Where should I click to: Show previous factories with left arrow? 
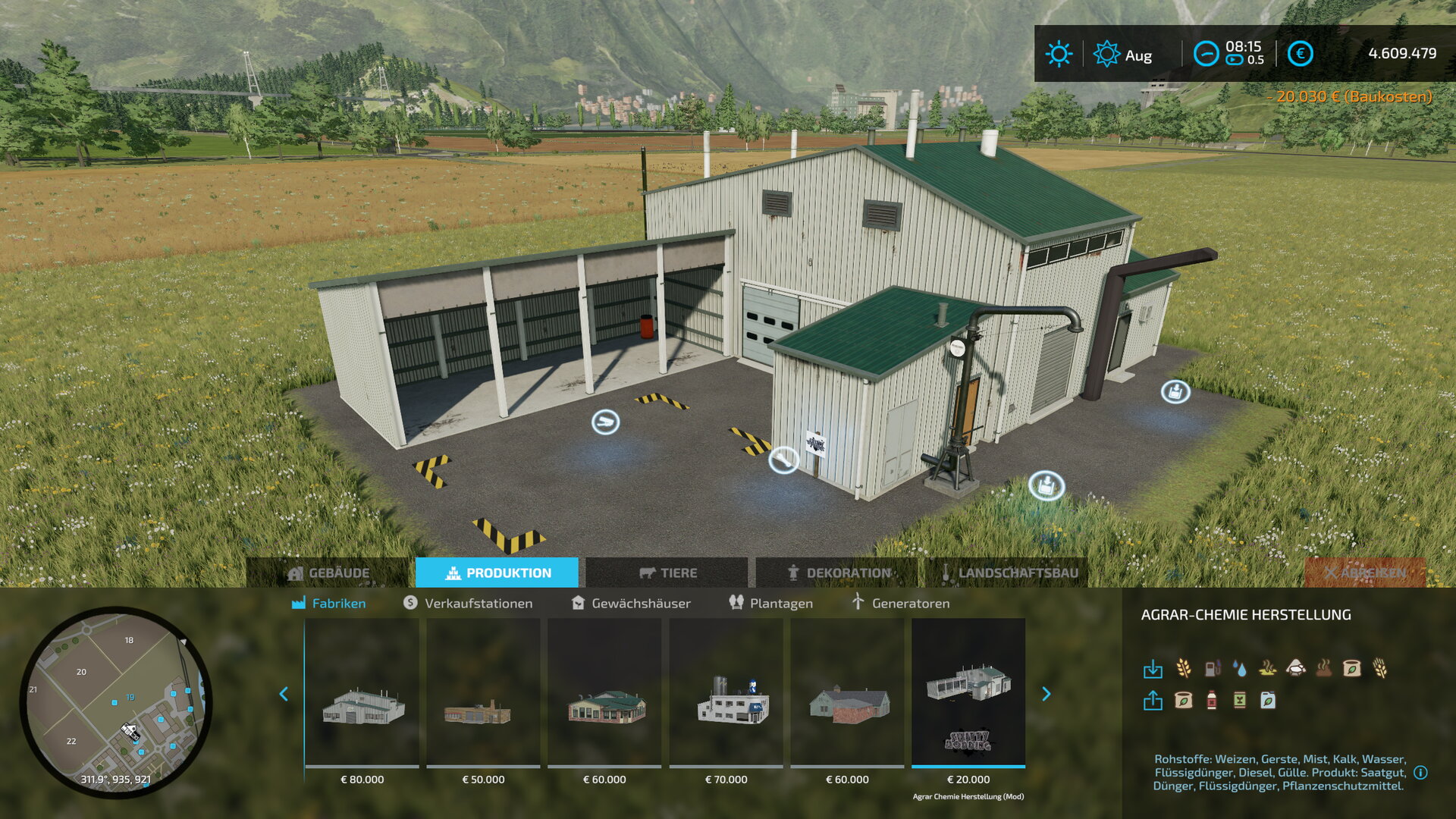click(x=284, y=694)
